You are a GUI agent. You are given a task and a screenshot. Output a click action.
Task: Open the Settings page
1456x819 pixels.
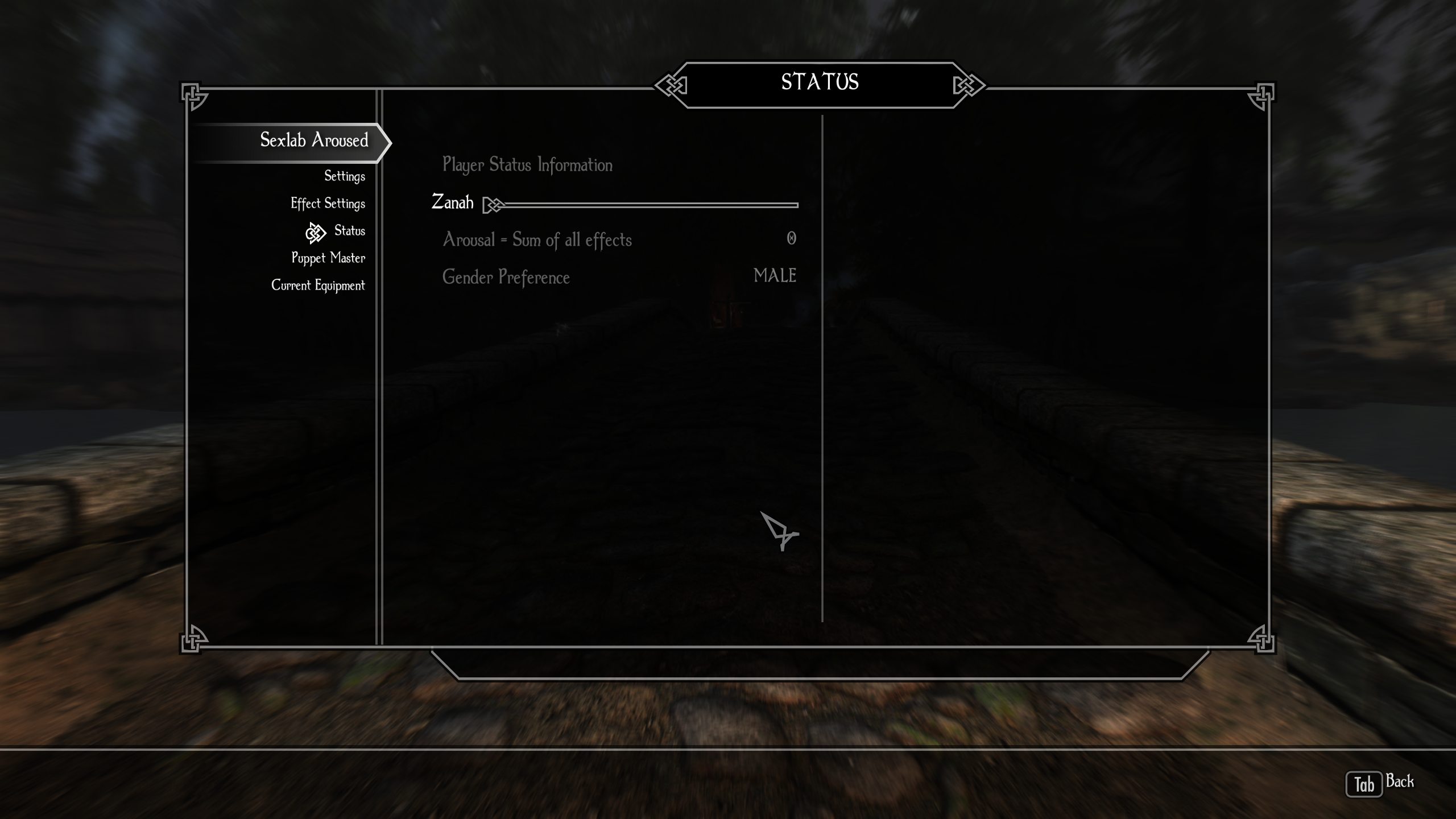pos(344,176)
